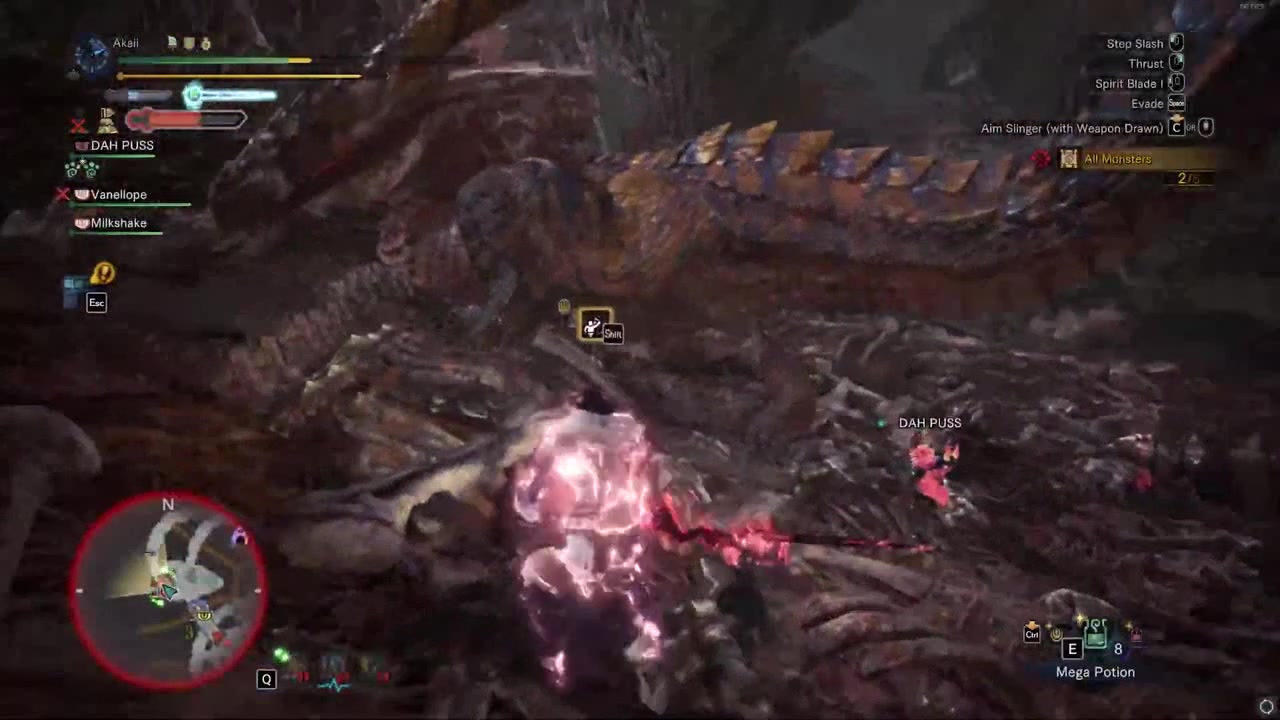
Task: Click the circular icon in the bottom-right corner
Action: click(1266, 707)
